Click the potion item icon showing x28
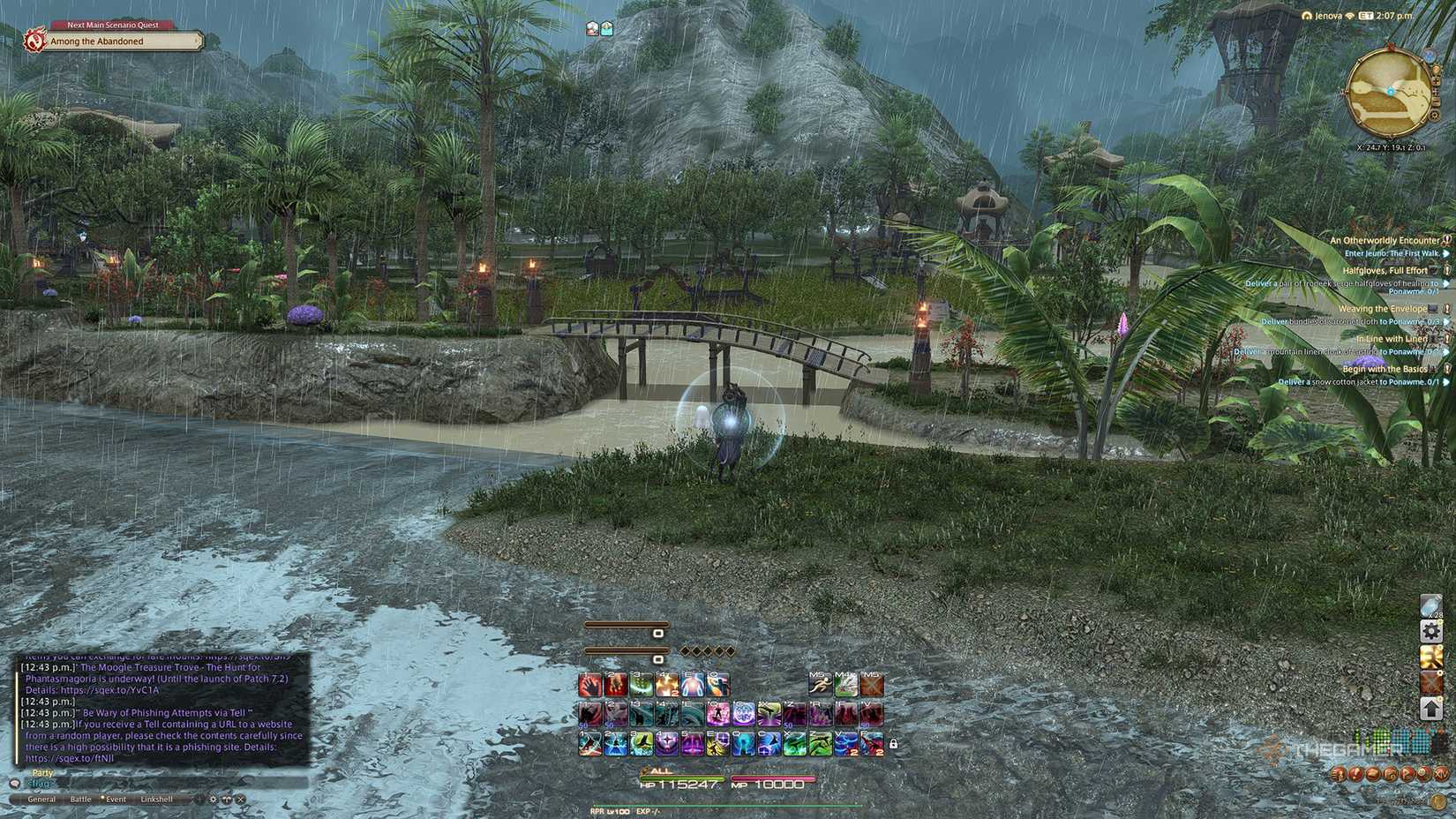Viewport: 1456px width, 819px height. pos(1430,606)
